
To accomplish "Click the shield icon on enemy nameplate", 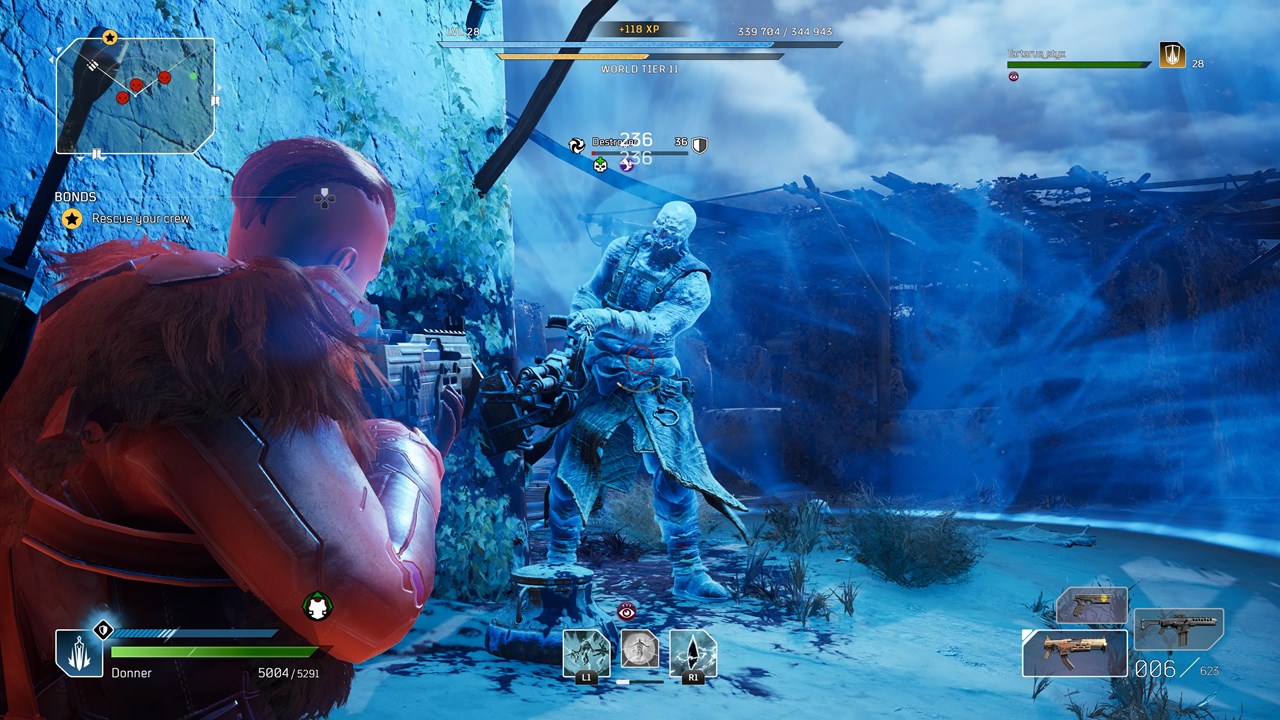I will [x=699, y=145].
